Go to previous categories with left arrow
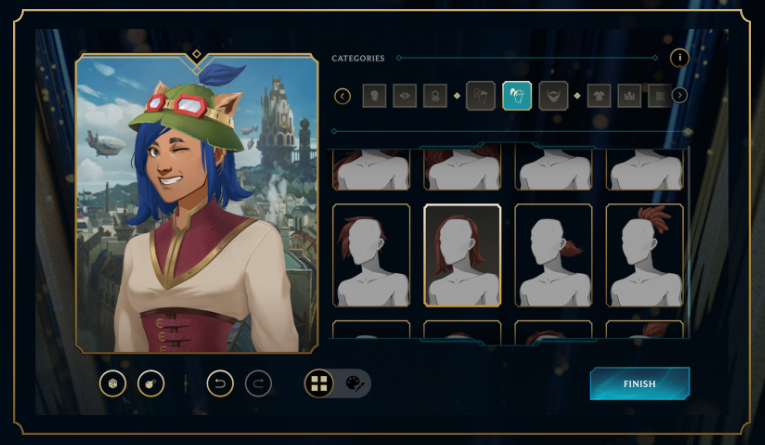Viewport: 765px width, 445px height. click(343, 96)
